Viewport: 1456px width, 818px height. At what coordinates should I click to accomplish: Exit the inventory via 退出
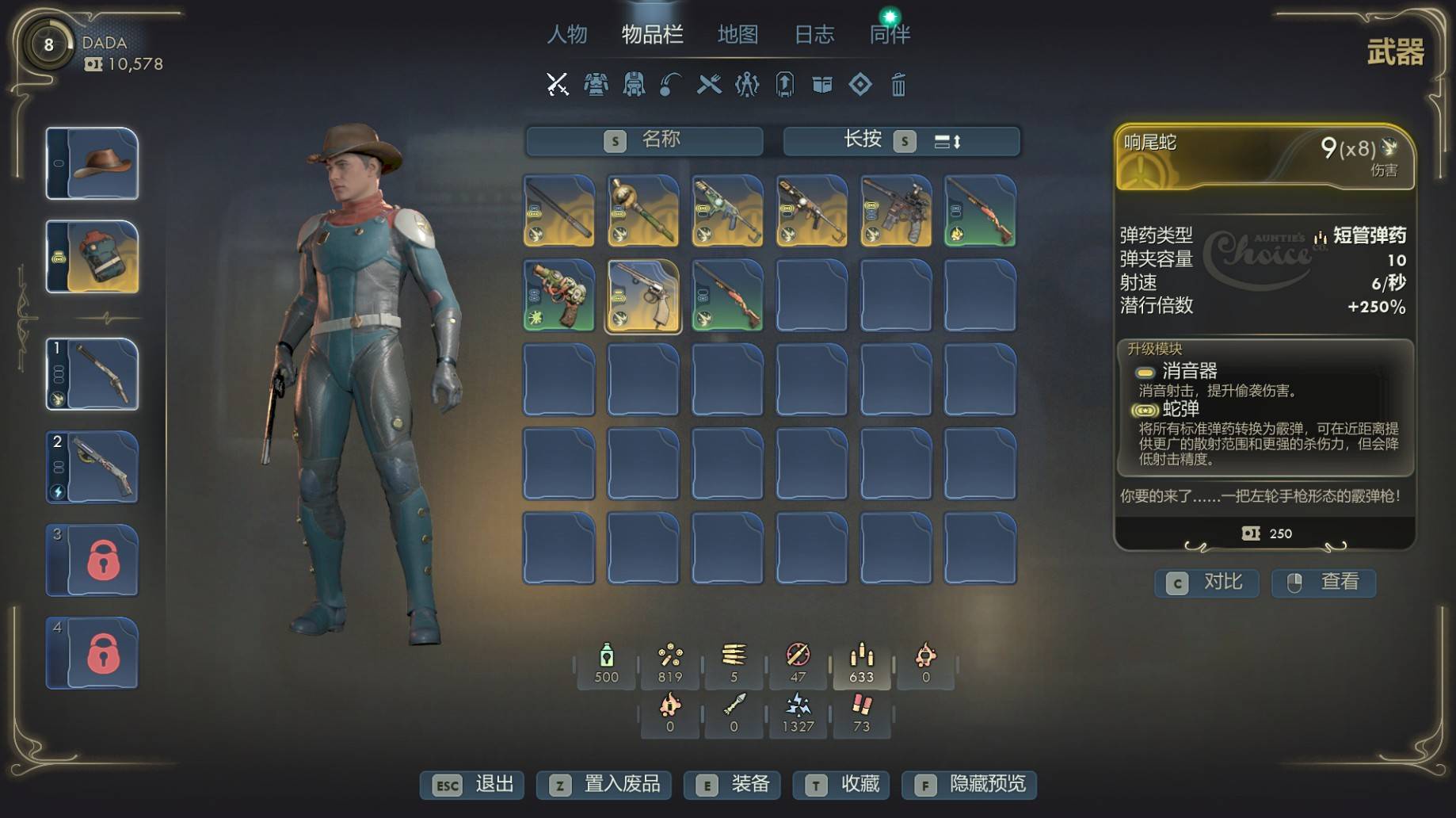pos(472,785)
